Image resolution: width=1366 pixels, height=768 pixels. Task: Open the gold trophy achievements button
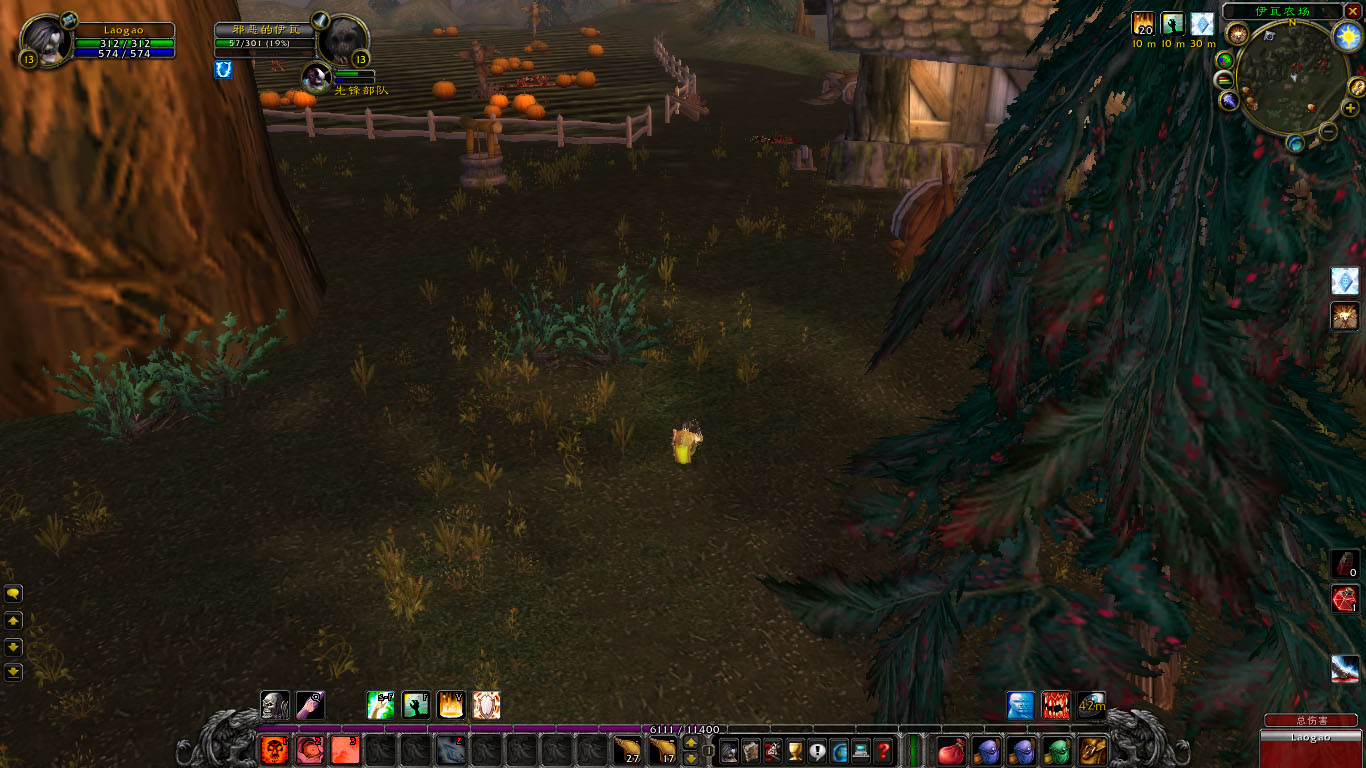pos(795,750)
